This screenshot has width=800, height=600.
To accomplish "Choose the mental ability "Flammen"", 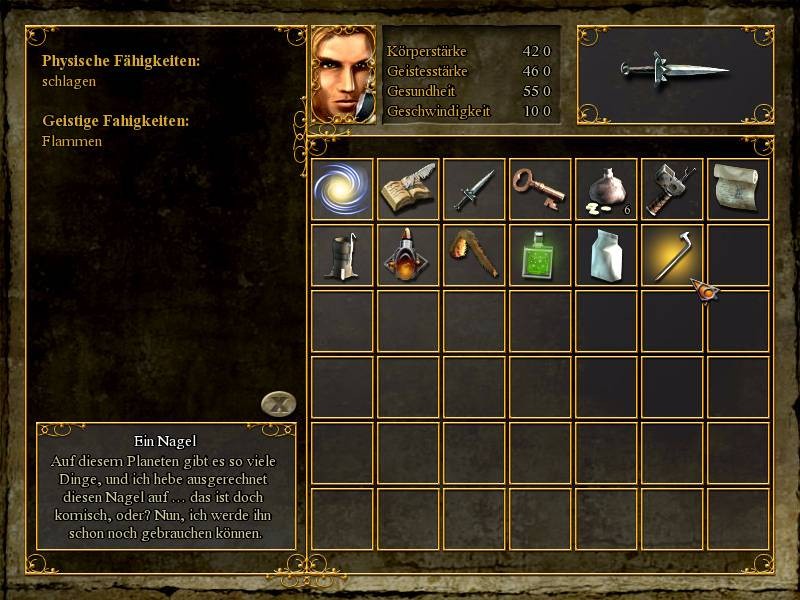I will [72, 142].
